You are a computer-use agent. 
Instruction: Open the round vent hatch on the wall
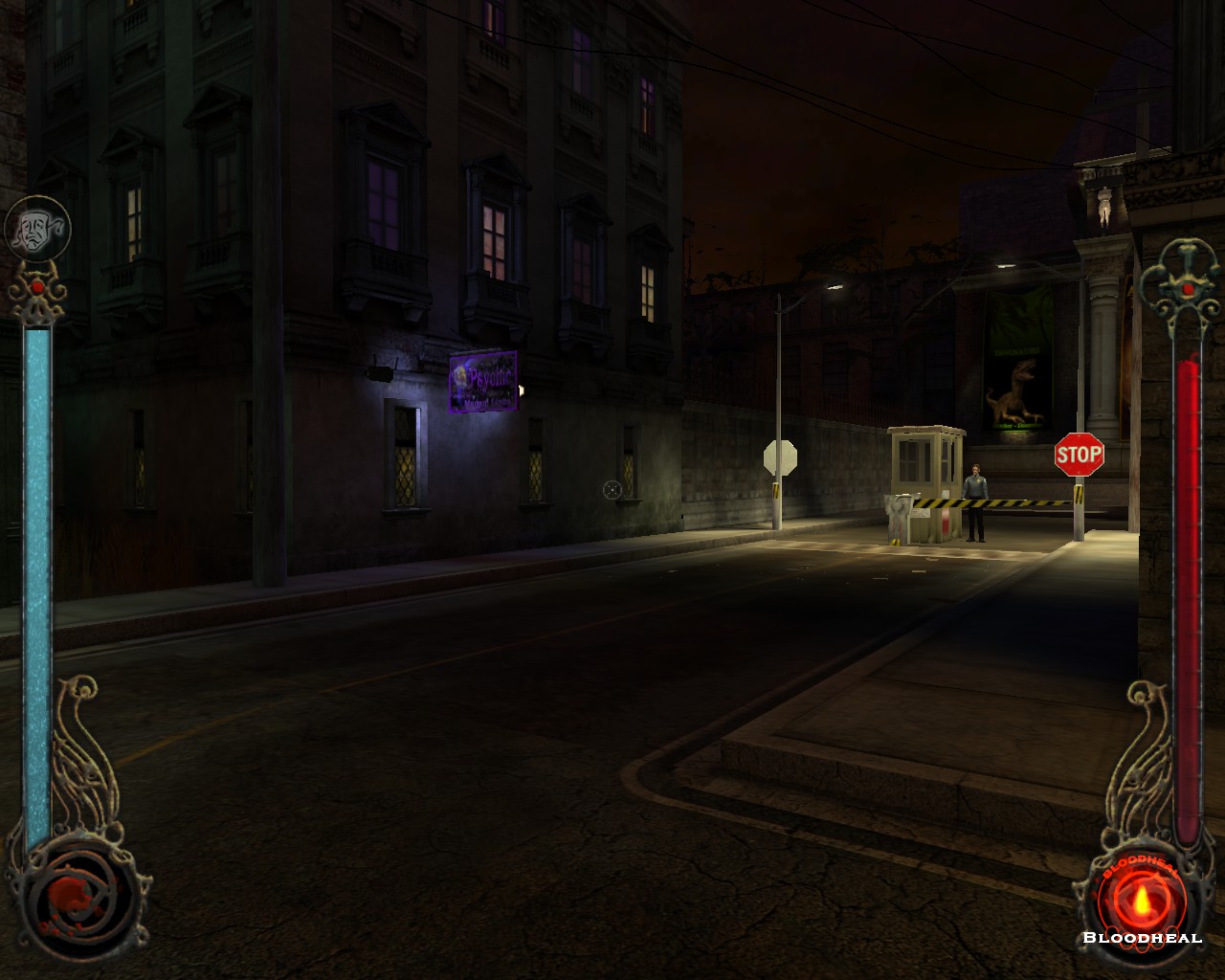click(611, 489)
